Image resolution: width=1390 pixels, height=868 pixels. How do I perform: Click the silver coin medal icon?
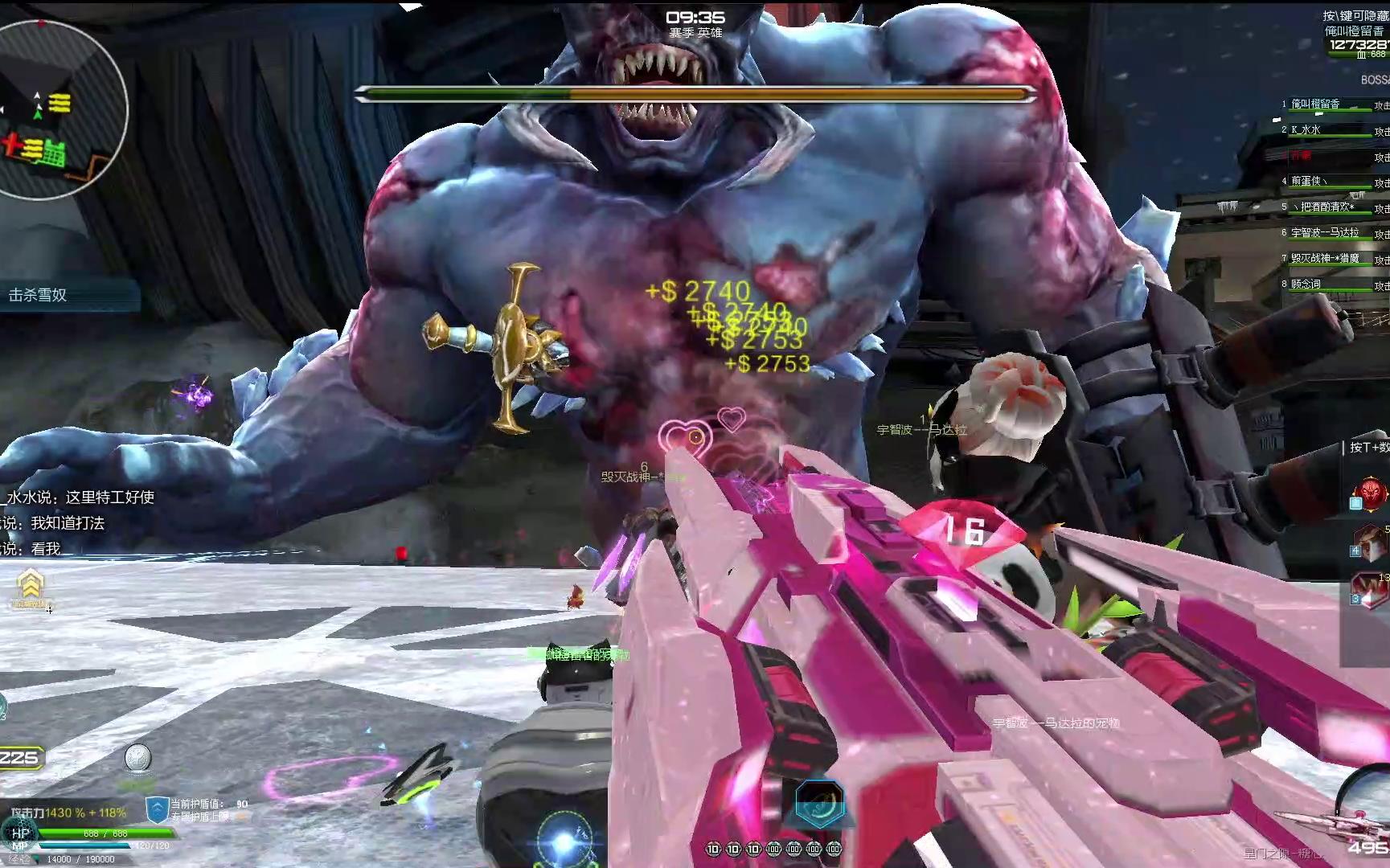click(137, 758)
